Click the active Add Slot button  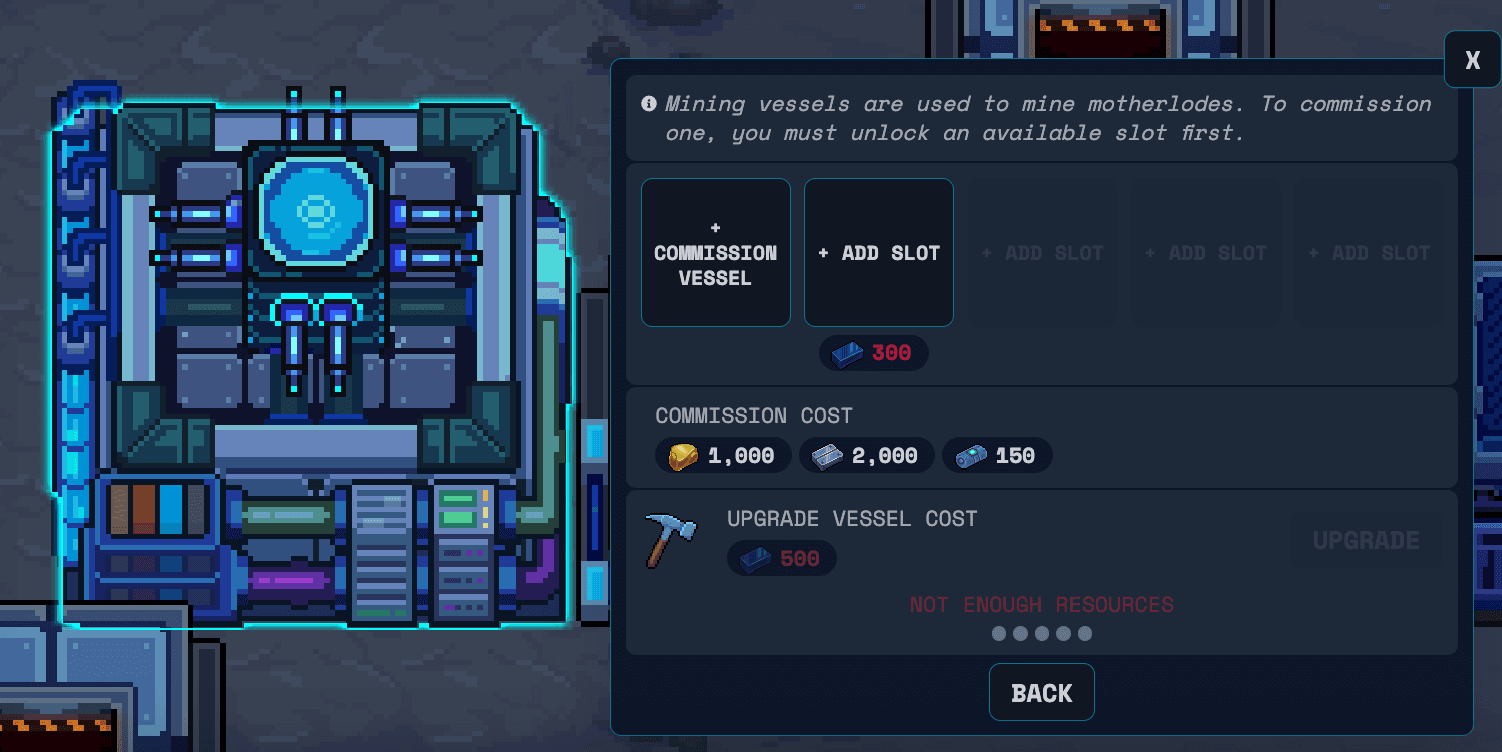(878, 252)
